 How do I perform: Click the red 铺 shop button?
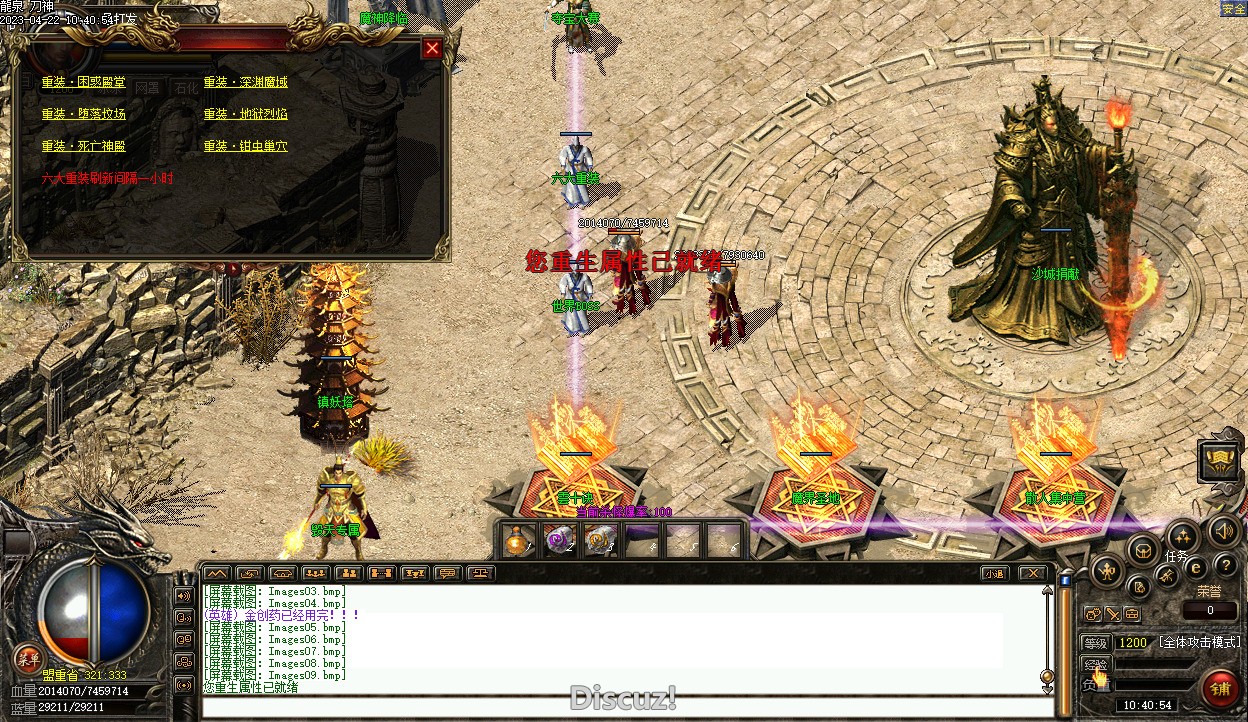point(1219,688)
